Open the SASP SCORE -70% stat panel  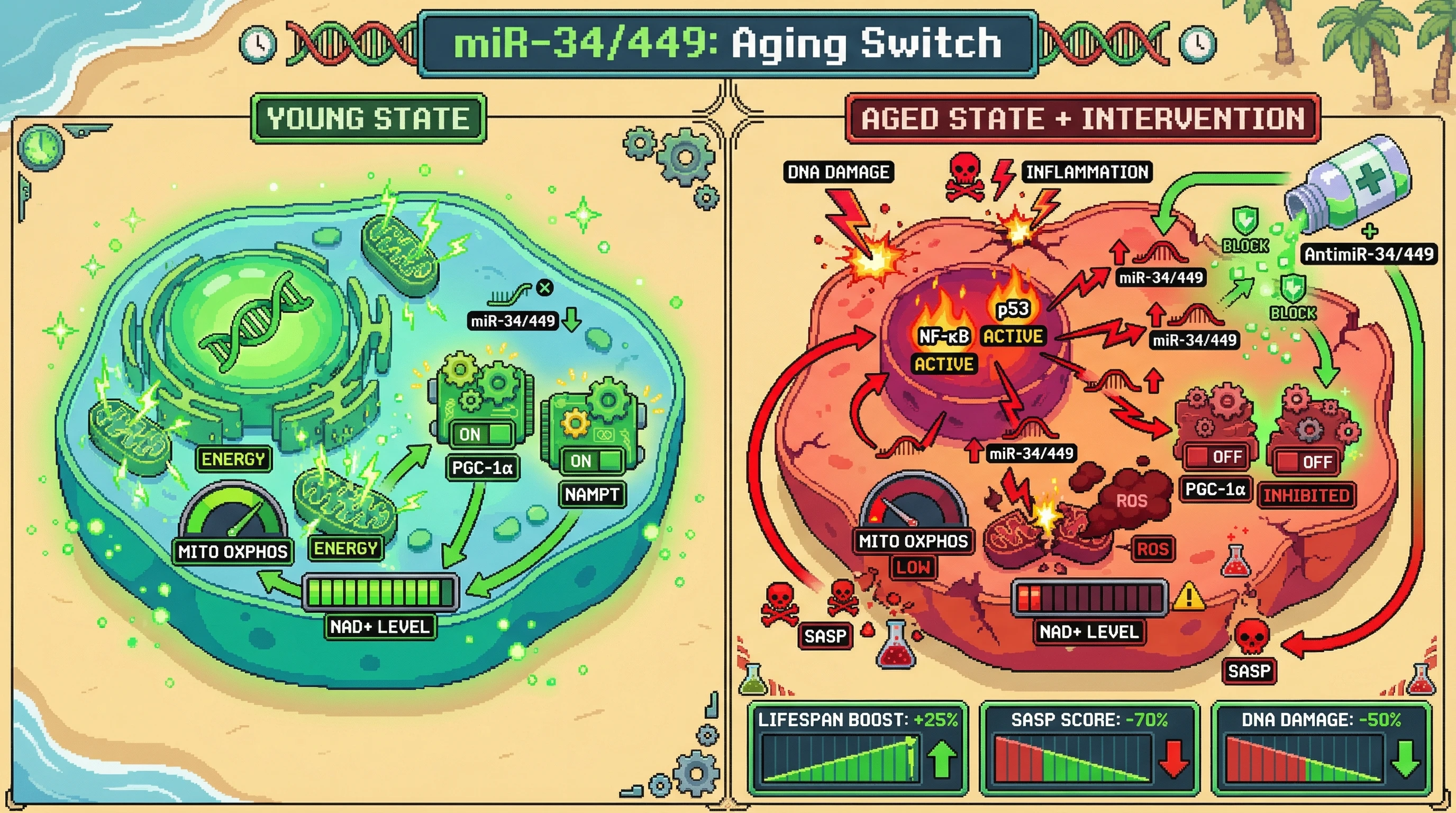(x=1089, y=747)
